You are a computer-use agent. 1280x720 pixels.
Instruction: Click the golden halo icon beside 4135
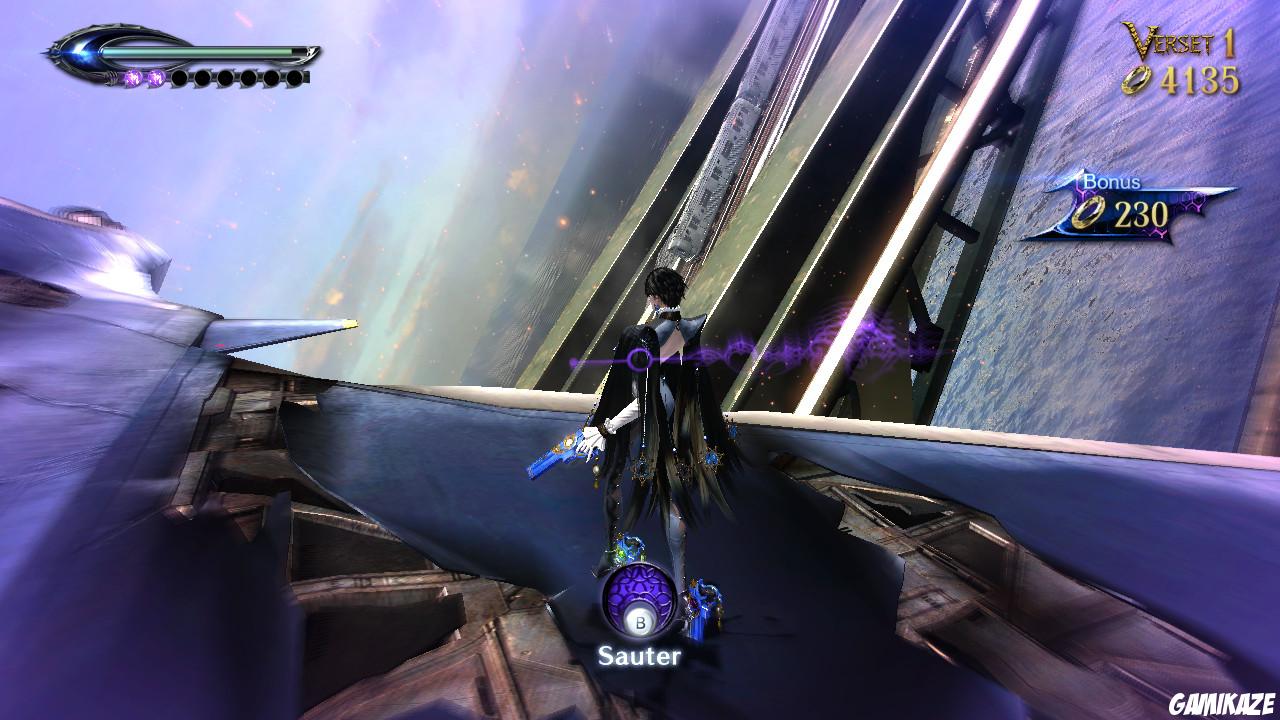click(x=1135, y=82)
